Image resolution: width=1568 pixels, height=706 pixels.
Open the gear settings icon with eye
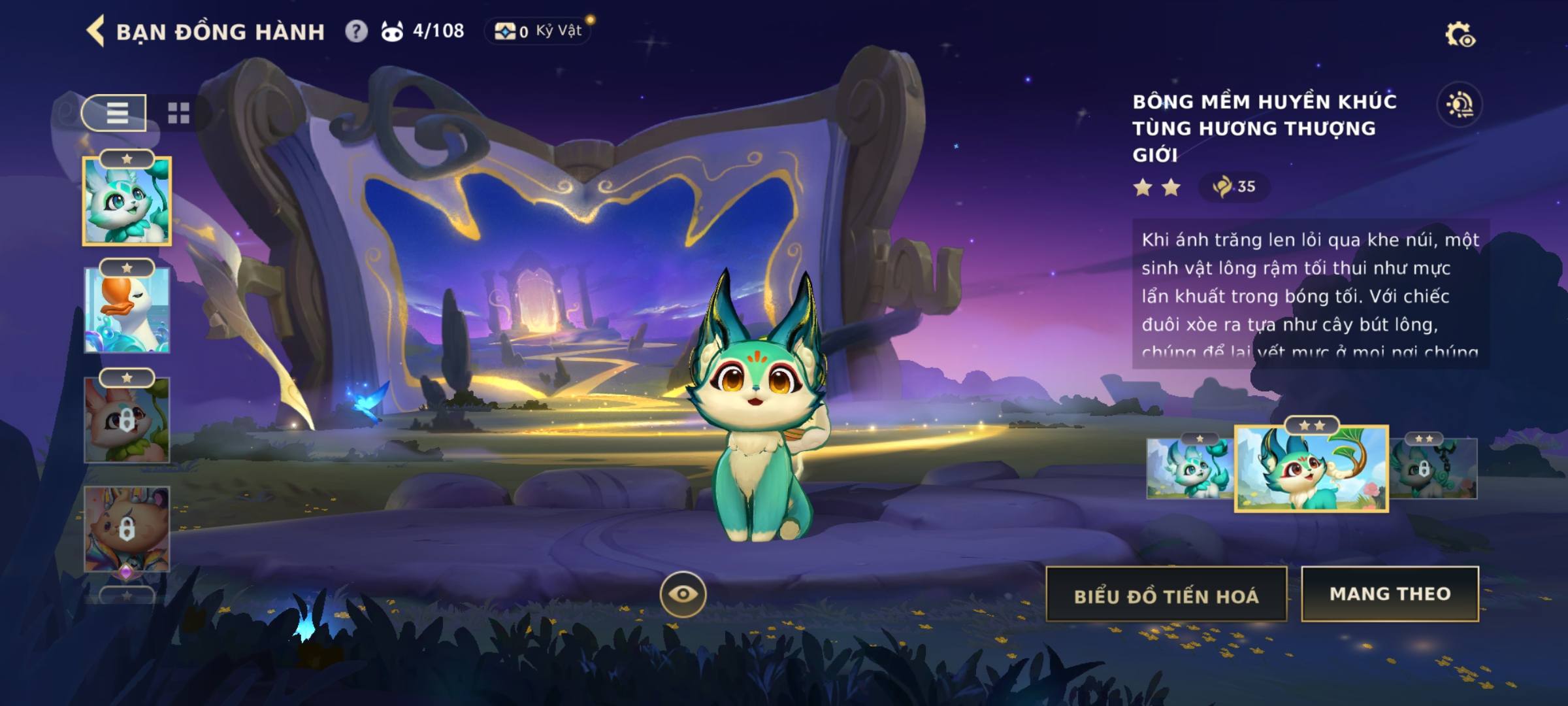[1460, 35]
